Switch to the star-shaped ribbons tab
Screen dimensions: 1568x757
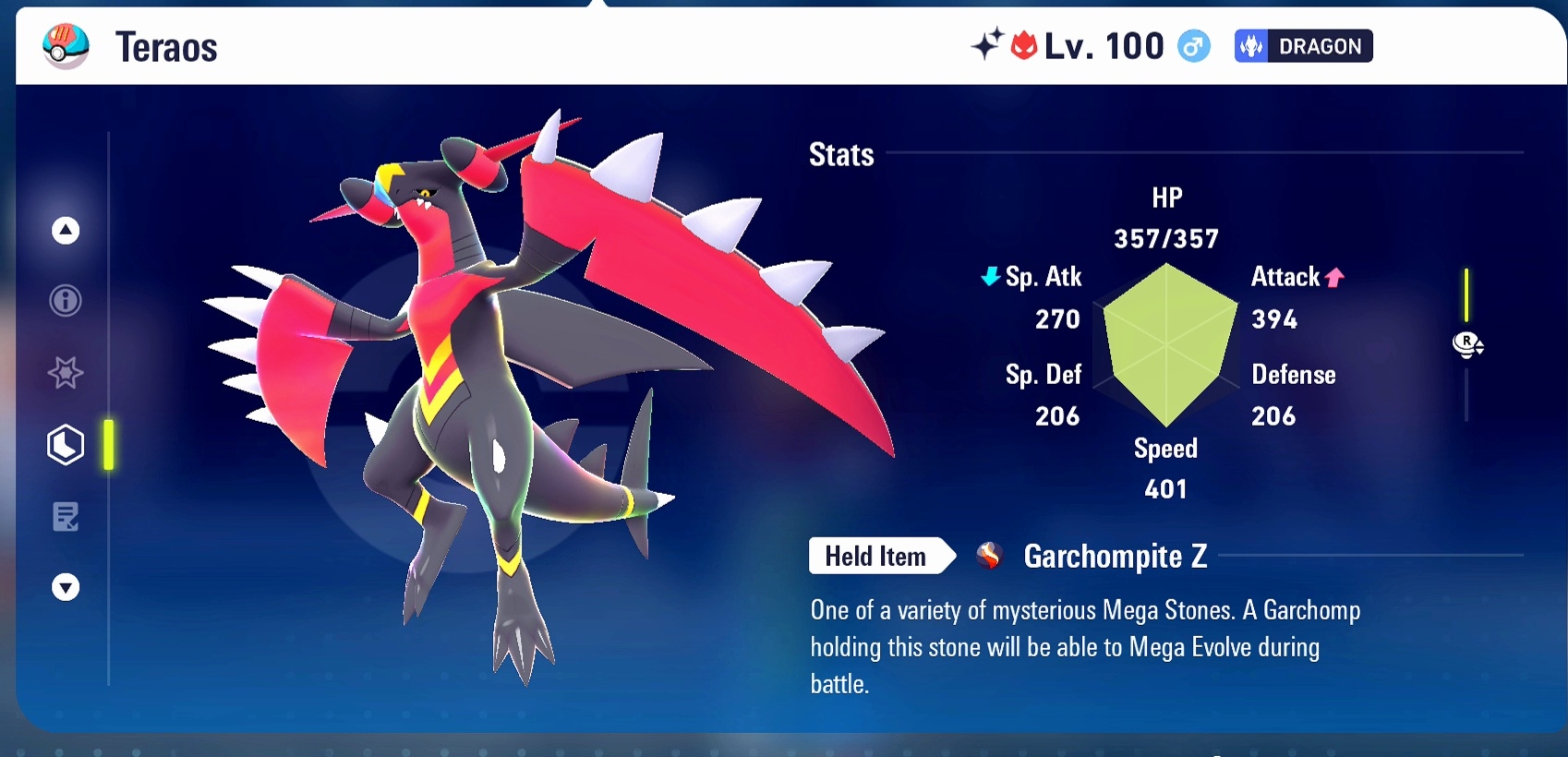pyautogui.click(x=66, y=373)
